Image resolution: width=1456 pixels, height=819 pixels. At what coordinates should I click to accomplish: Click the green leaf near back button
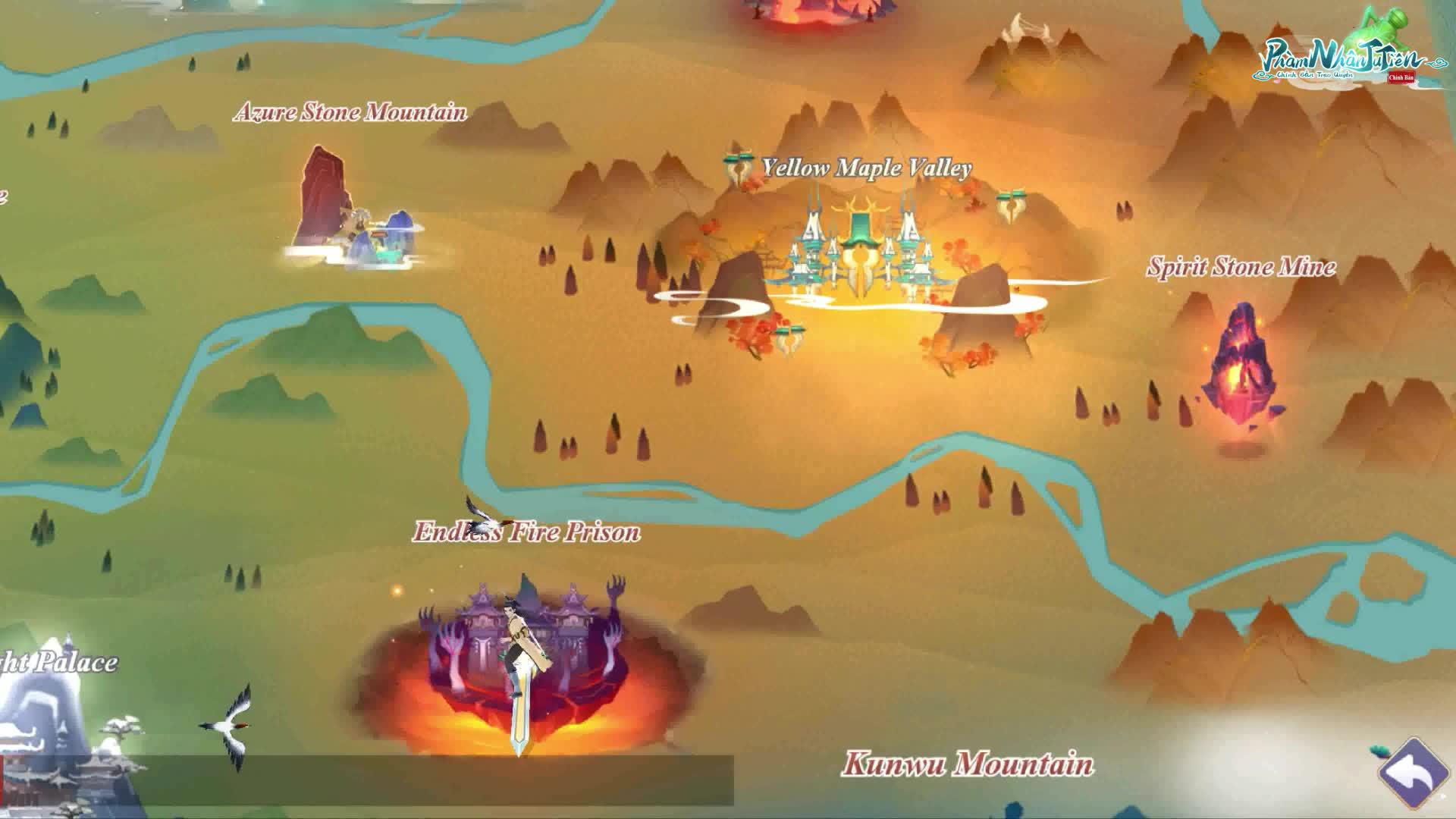(1379, 749)
